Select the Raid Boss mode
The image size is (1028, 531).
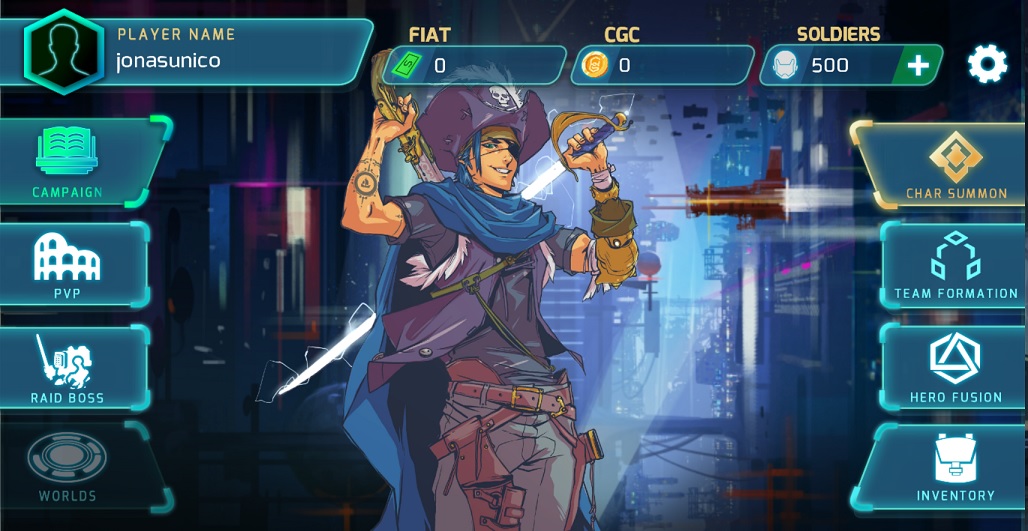tap(68, 368)
